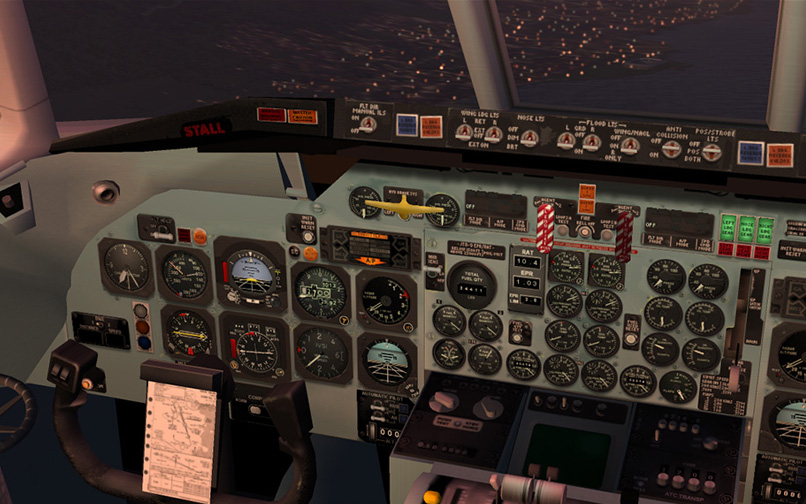Flip the FLT DIR manual ILS switch
Screen dimensions: 806x504
[x=368, y=123]
